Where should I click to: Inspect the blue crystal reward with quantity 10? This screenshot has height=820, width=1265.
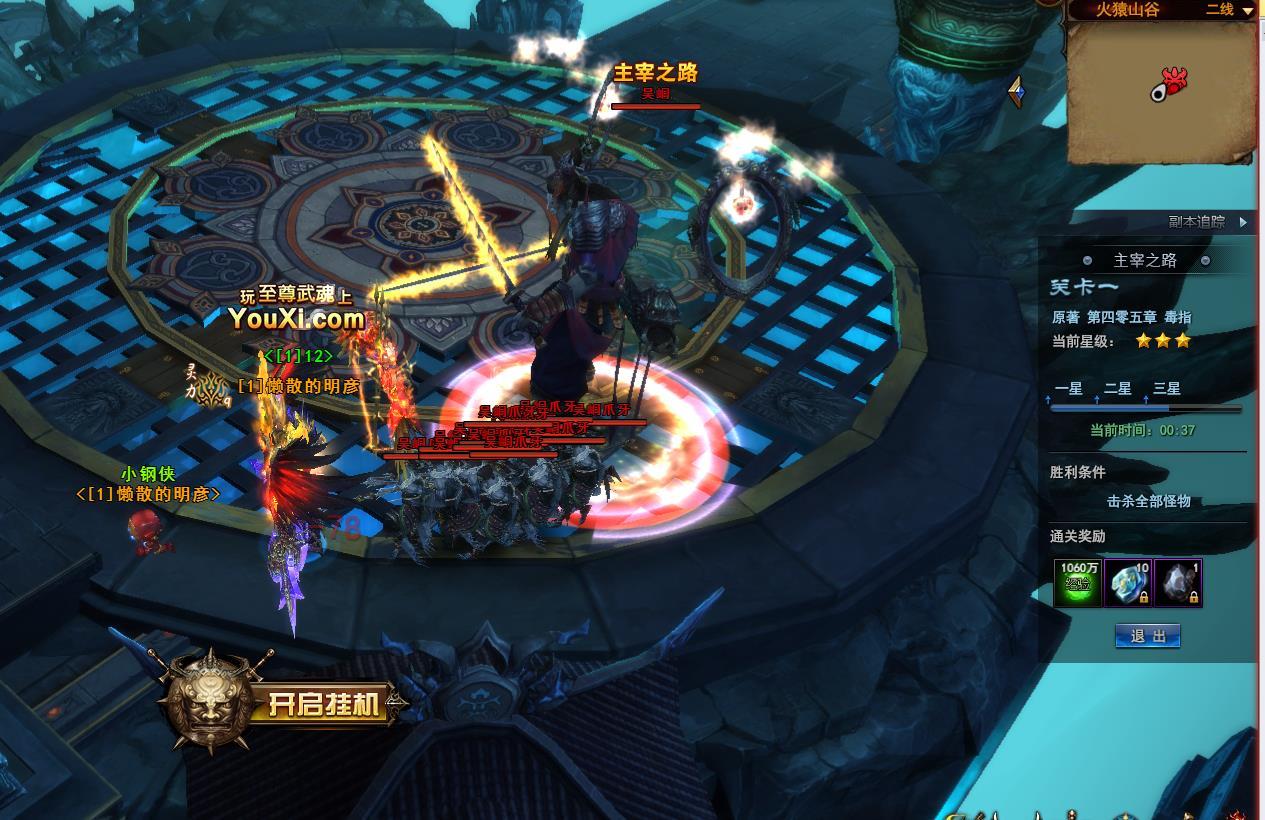pyautogui.click(x=1129, y=583)
